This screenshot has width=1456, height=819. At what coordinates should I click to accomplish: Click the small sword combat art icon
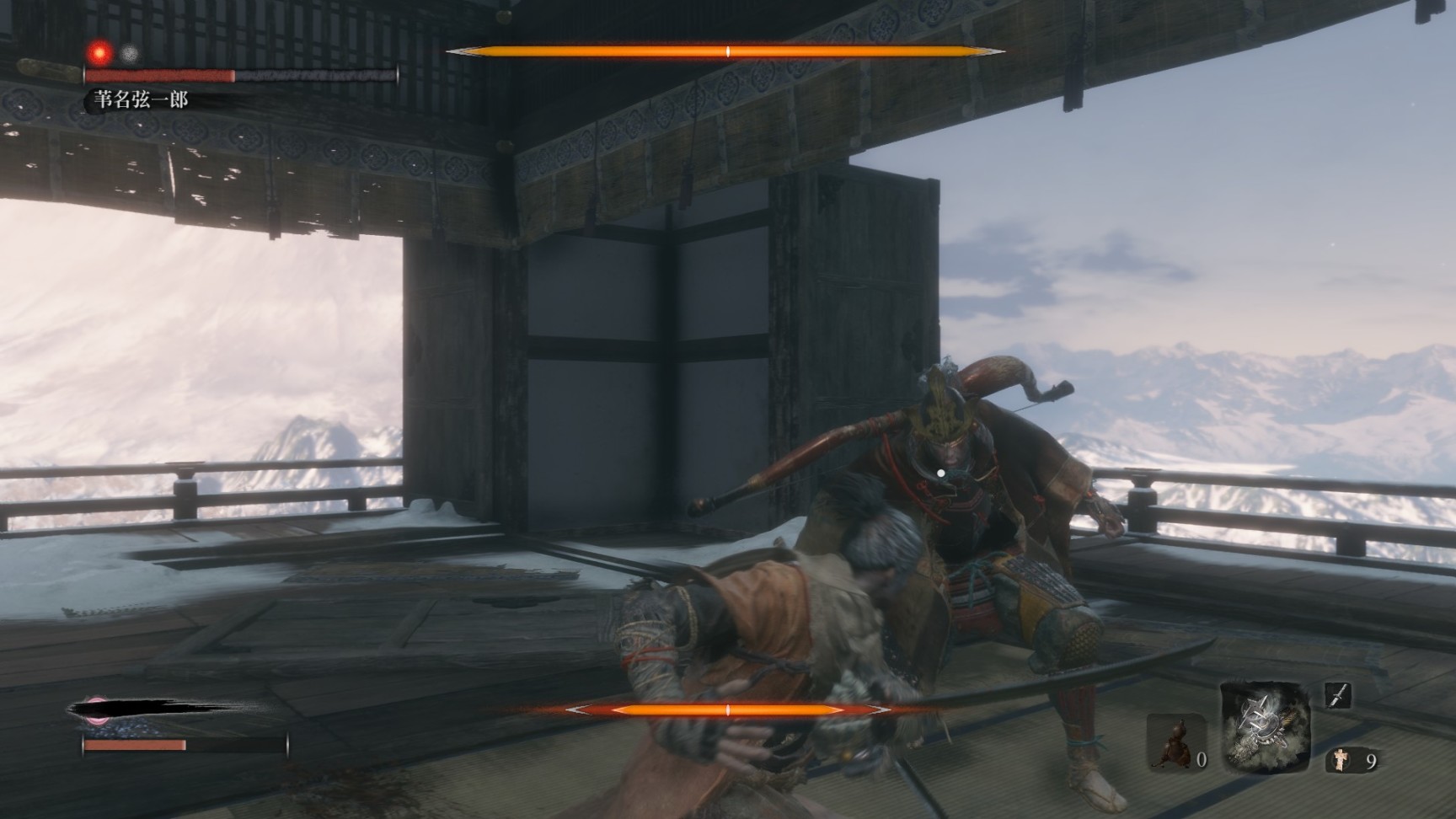click(x=1338, y=695)
